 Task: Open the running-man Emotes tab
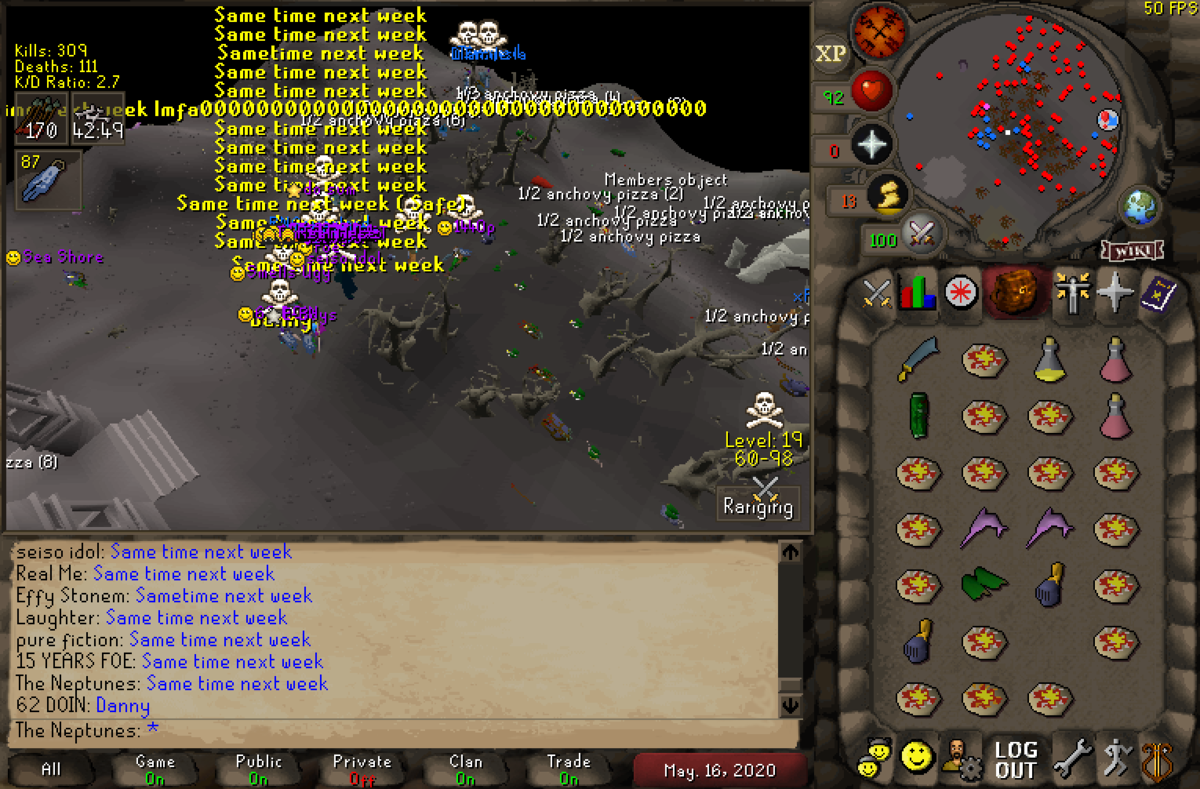1114,760
